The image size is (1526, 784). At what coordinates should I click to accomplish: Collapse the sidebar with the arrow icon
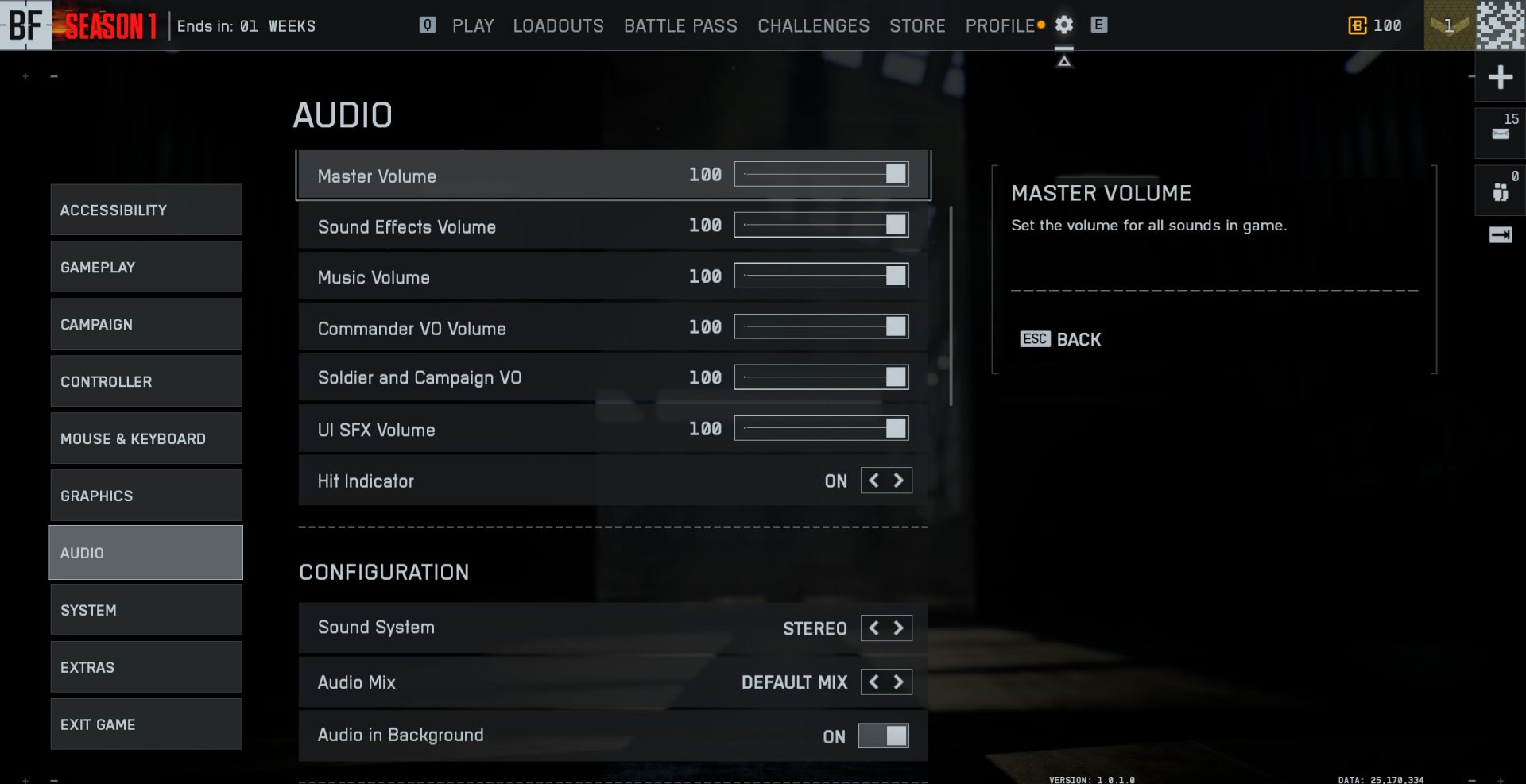point(1501,234)
